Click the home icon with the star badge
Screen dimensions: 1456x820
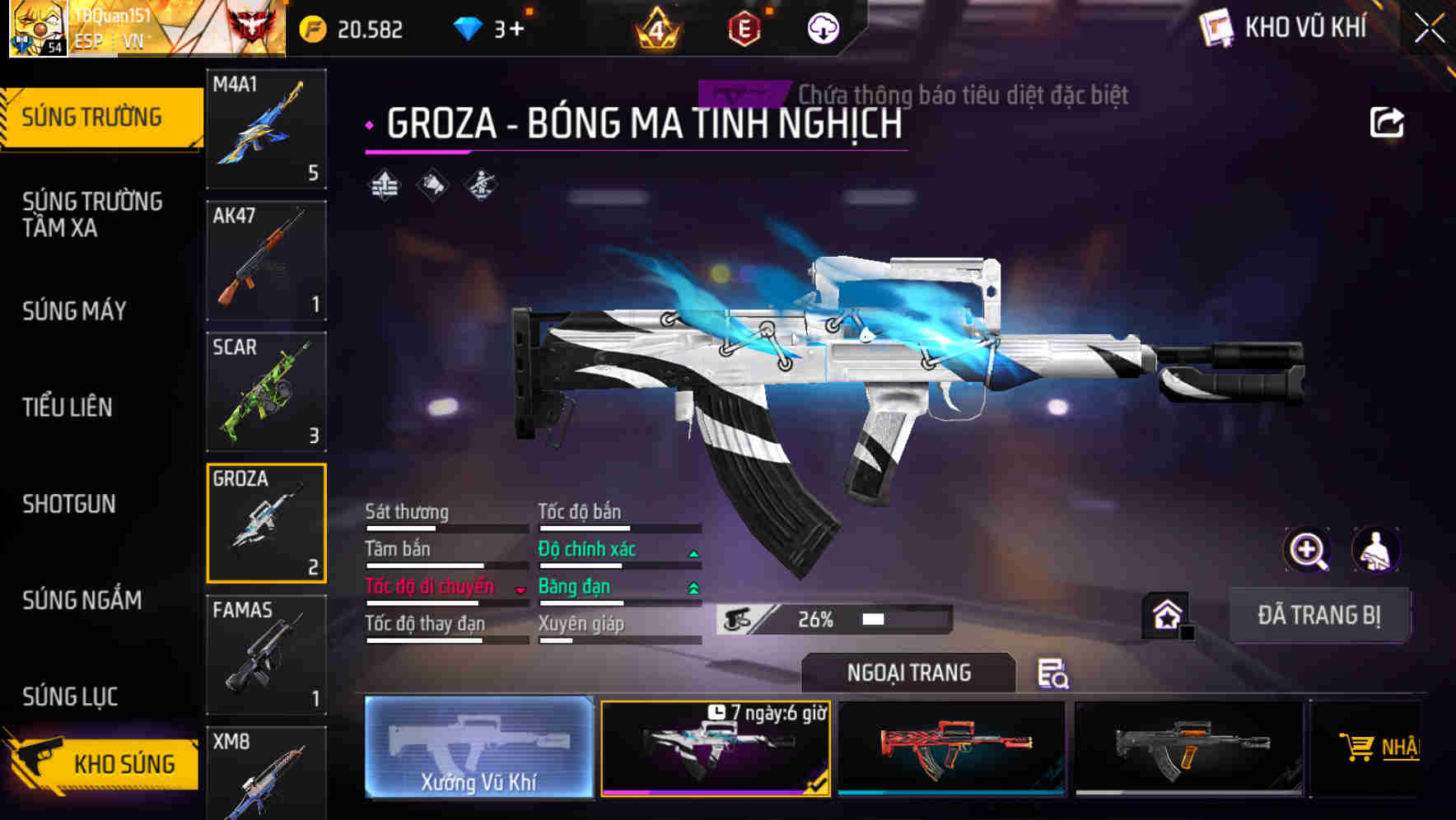[1165, 613]
